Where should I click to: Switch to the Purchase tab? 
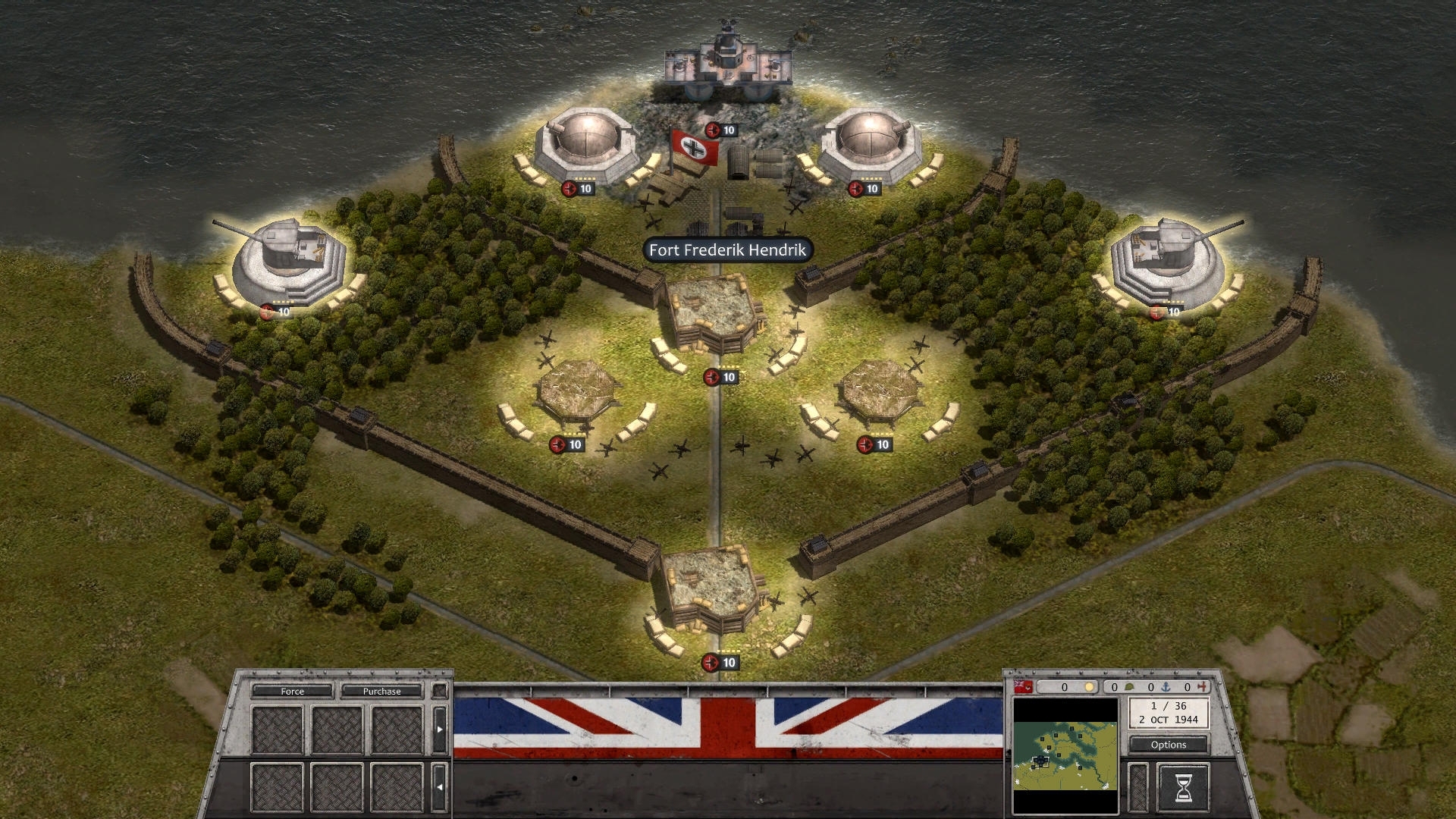pyautogui.click(x=382, y=691)
